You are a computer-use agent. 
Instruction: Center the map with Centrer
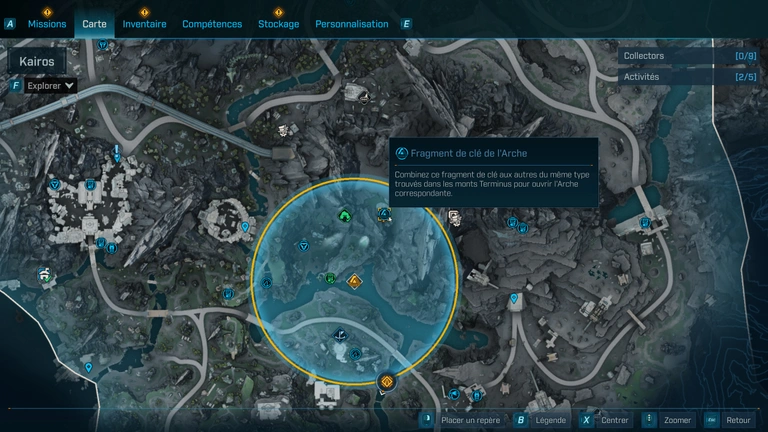(608, 420)
